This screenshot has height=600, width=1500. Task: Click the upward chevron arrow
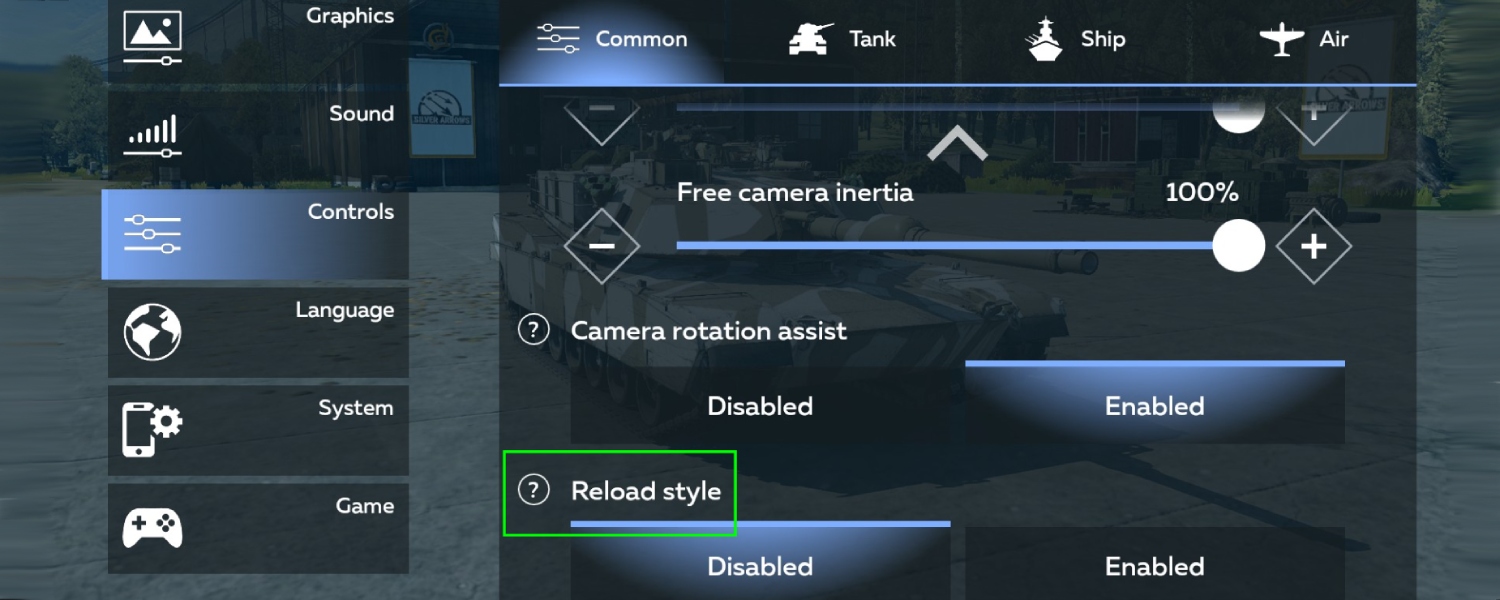click(x=957, y=145)
